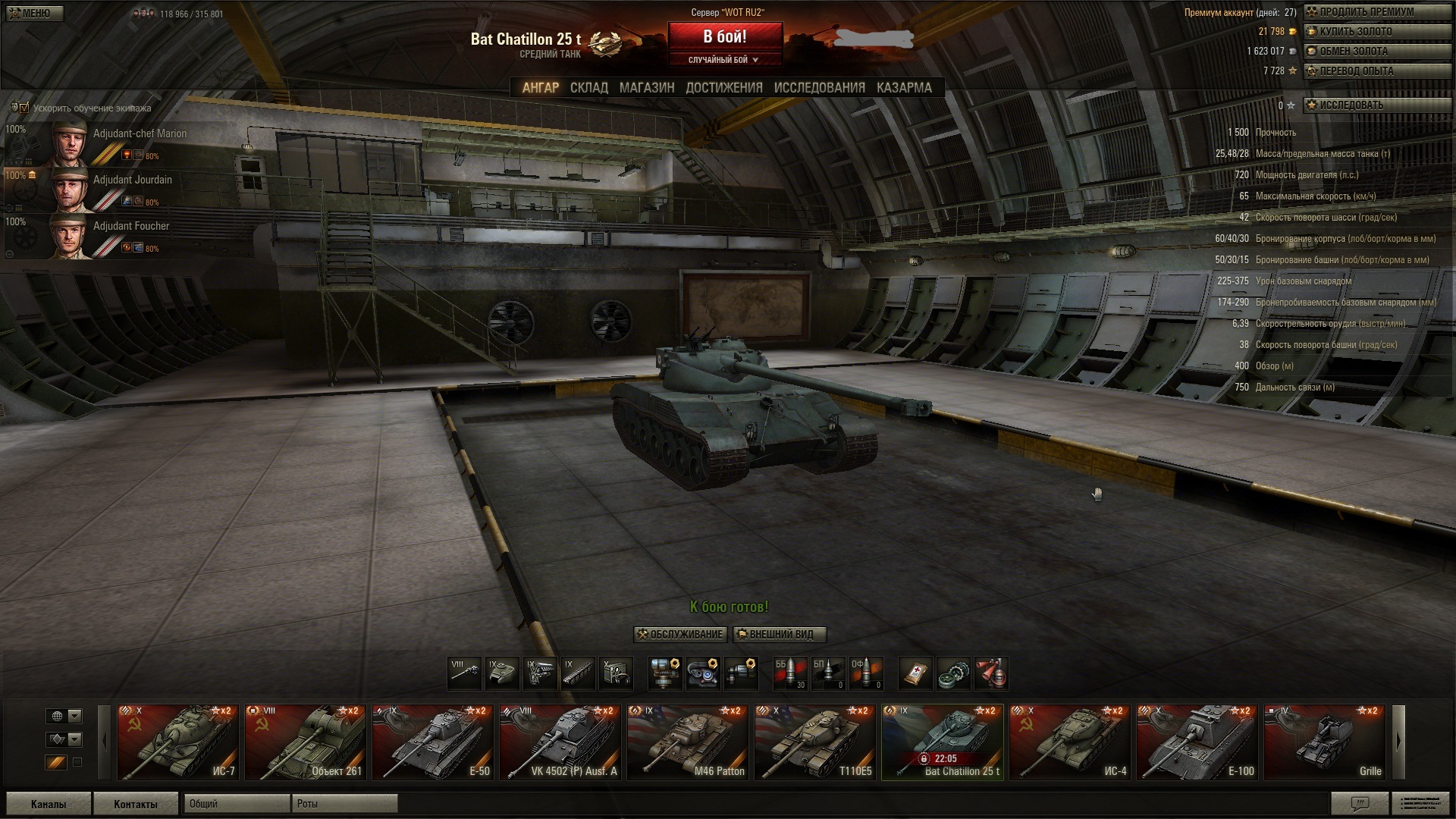Open the ВНЕШНИЙ ВИД appearance button
Image resolution: width=1456 pixels, height=819 pixels.
pyautogui.click(x=780, y=635)
